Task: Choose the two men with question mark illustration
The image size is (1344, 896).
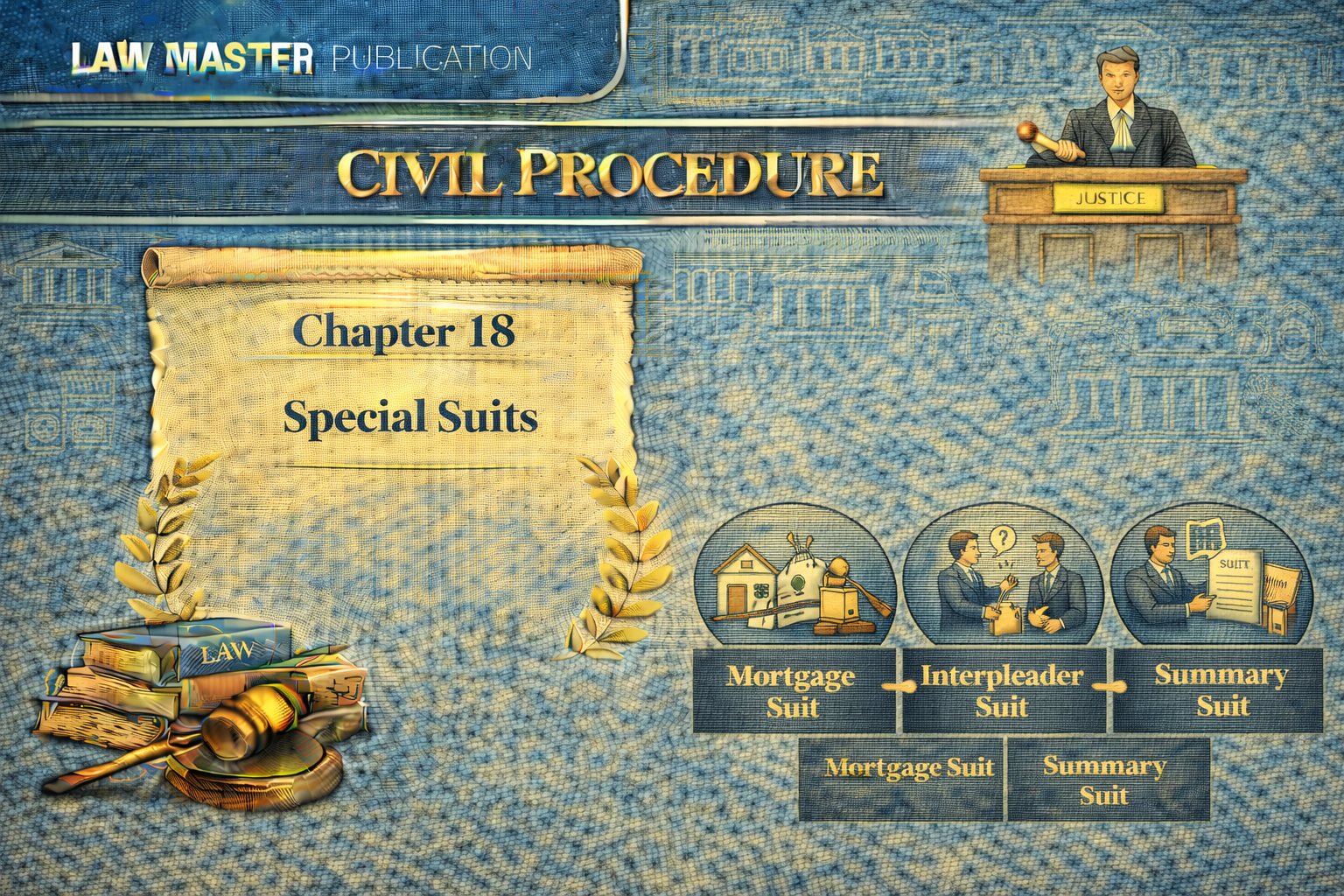Action: pyautogui.click(x=1003, y=577)
